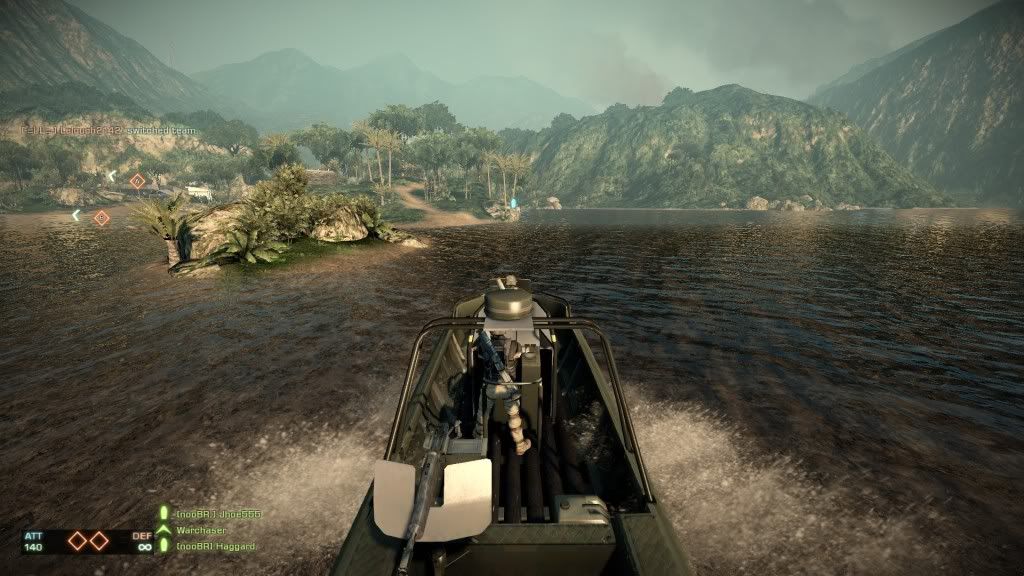Select squad member Jhoe555 in squad list
The height and width of the screenshot is (576, 1024).
(218, 514)
